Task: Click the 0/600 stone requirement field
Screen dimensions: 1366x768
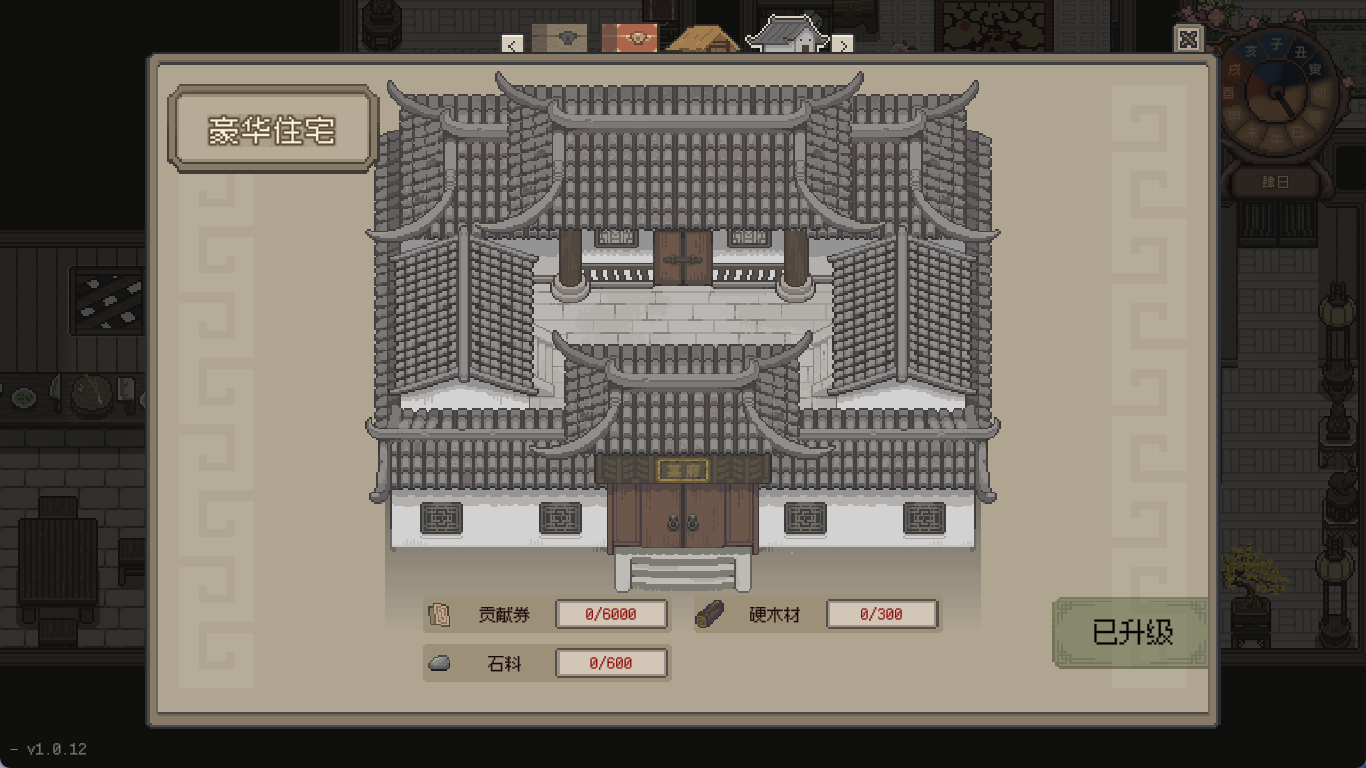Action: click(x=611, y=662)
